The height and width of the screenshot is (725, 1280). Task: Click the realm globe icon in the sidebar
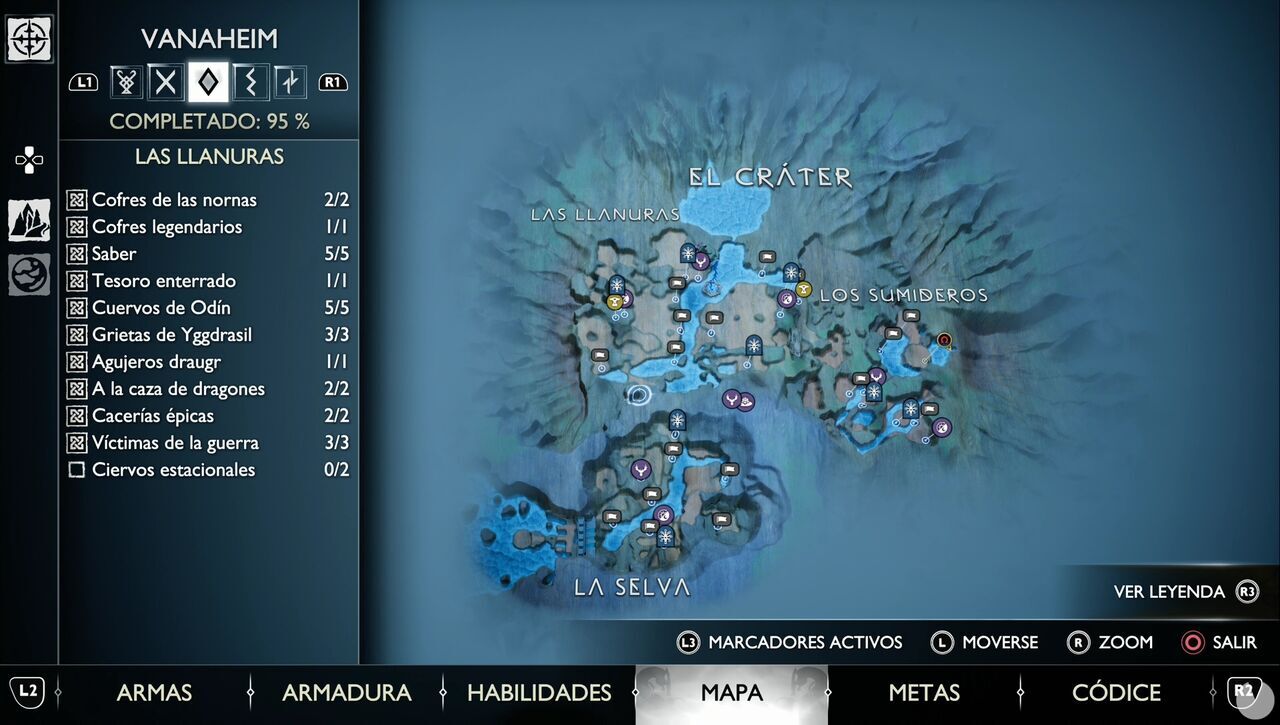27,272
